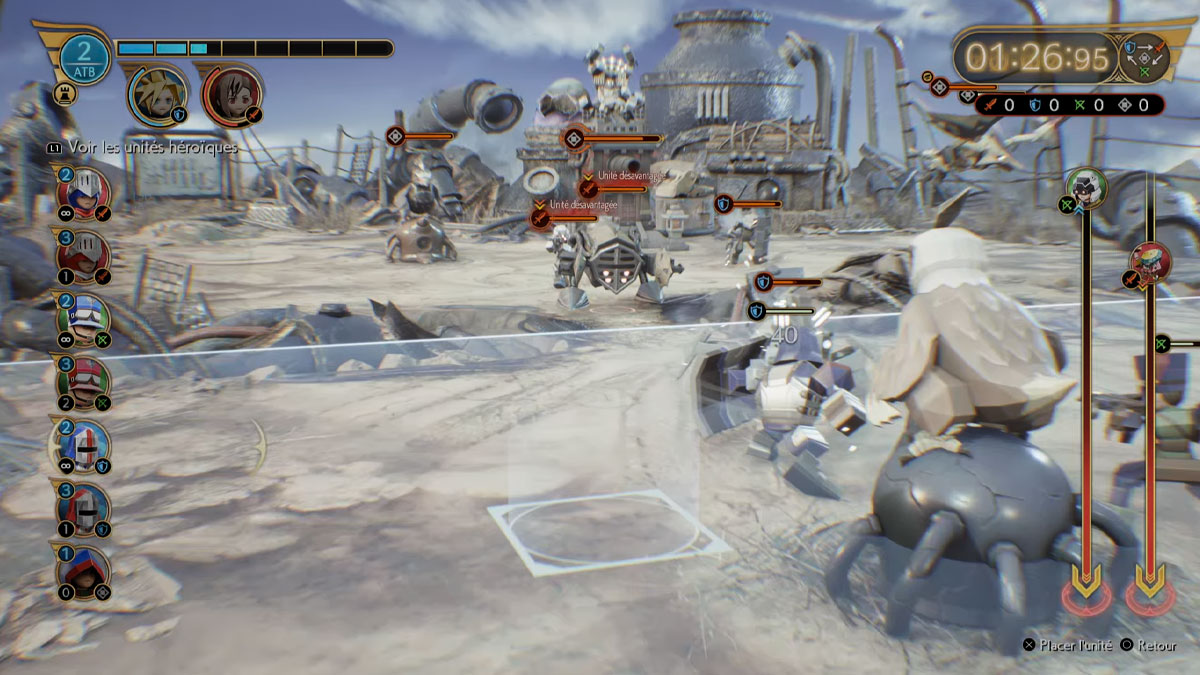Choose the cost-2 blue-helmet sword unit card
The image size is (1200, 675).
[x=85, y=191]
